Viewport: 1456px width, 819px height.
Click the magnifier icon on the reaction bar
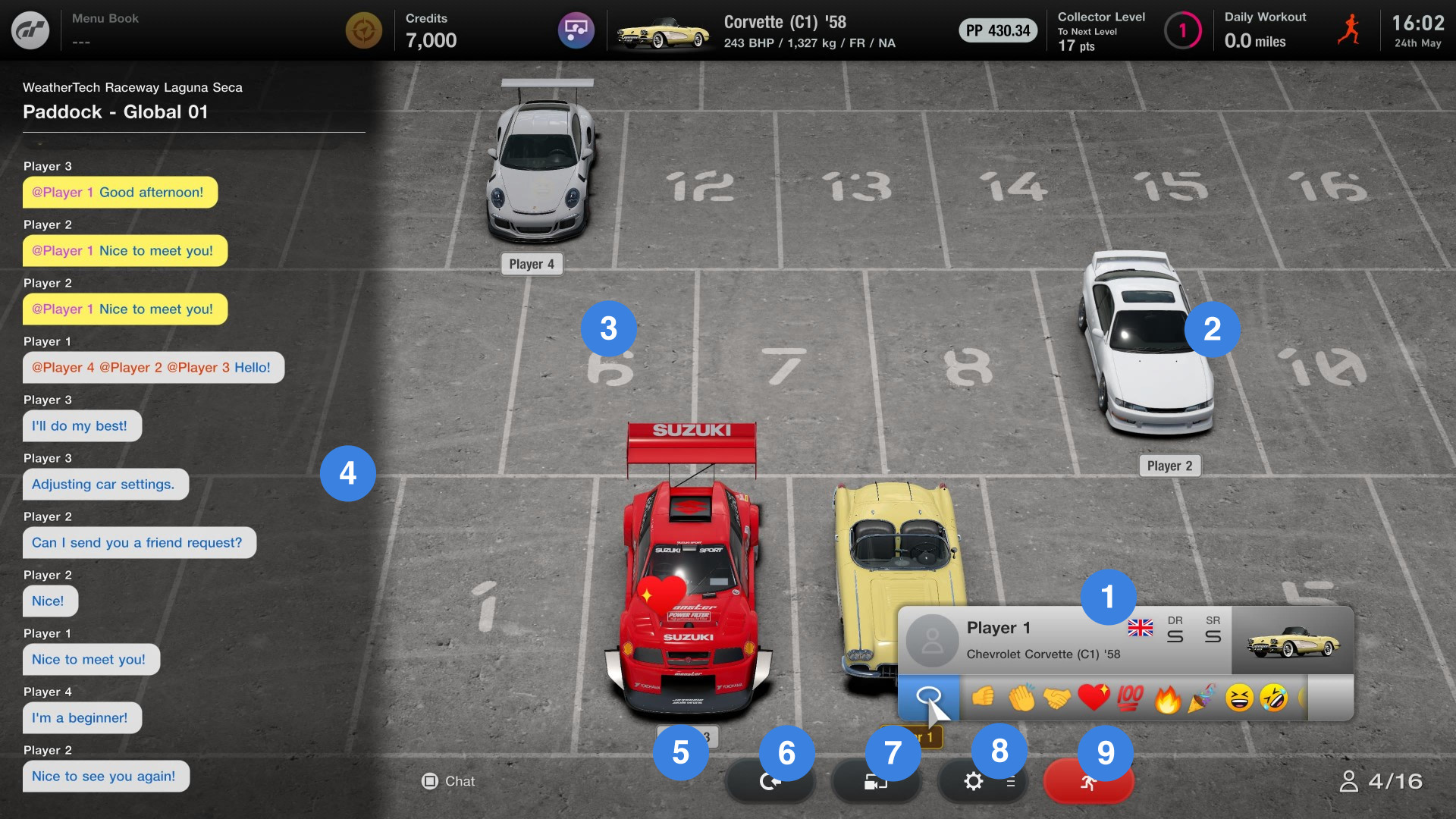[x=929, y=696]
